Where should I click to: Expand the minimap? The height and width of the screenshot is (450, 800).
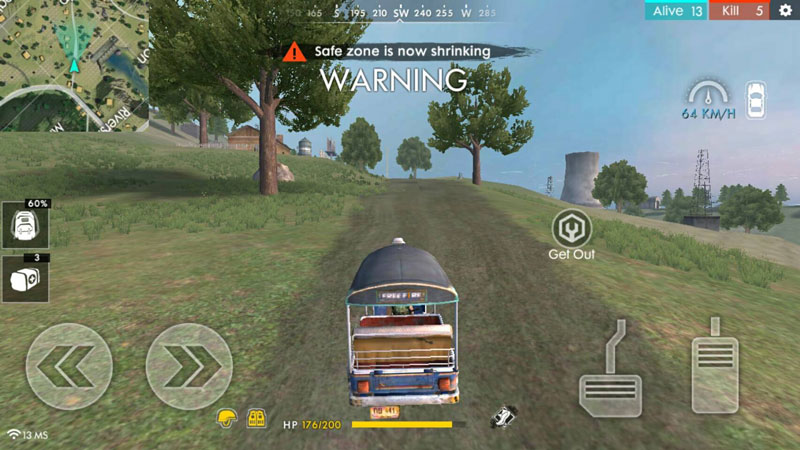coord(73,64)
